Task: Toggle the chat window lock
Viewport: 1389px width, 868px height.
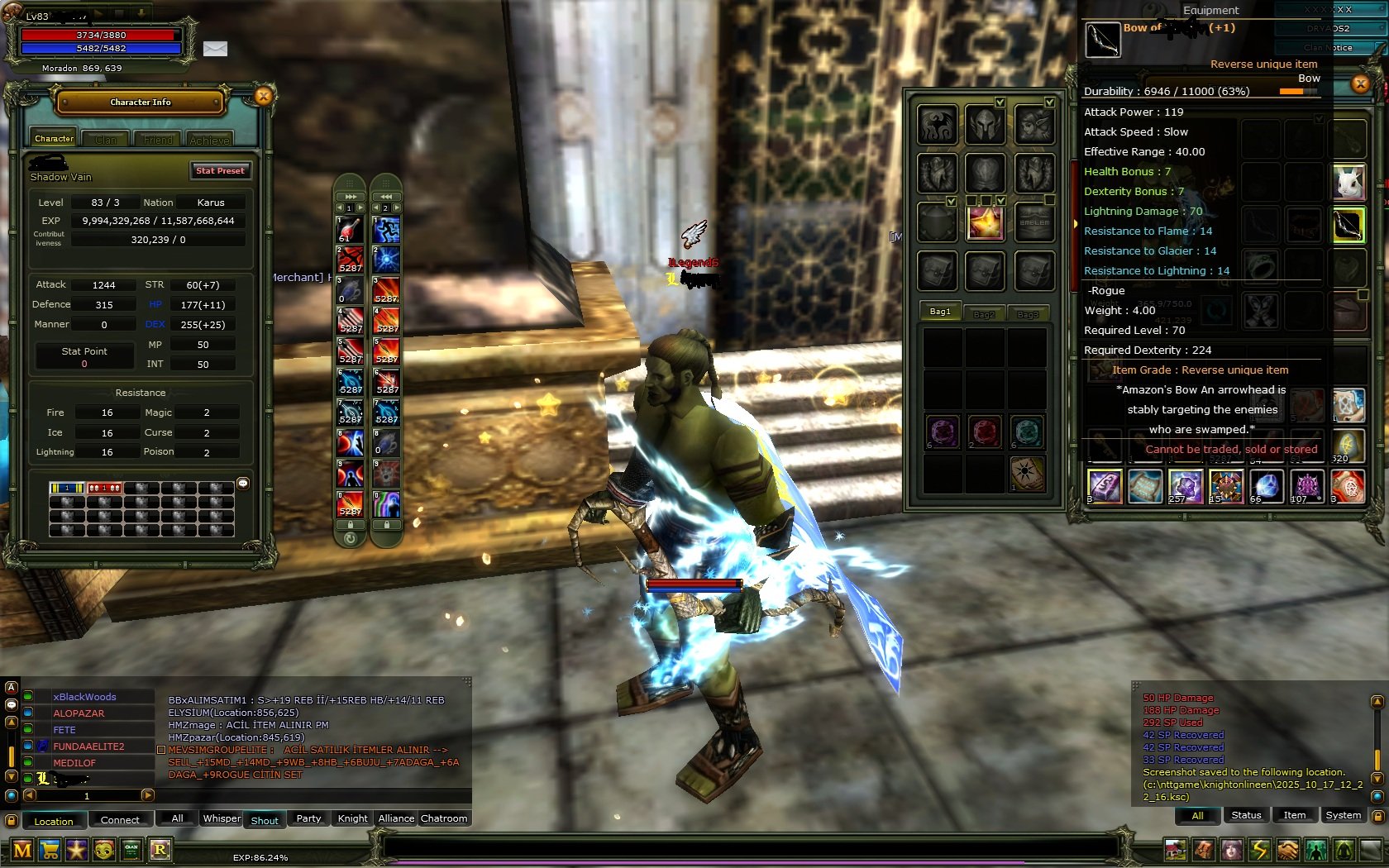Action: click(12, 821)
